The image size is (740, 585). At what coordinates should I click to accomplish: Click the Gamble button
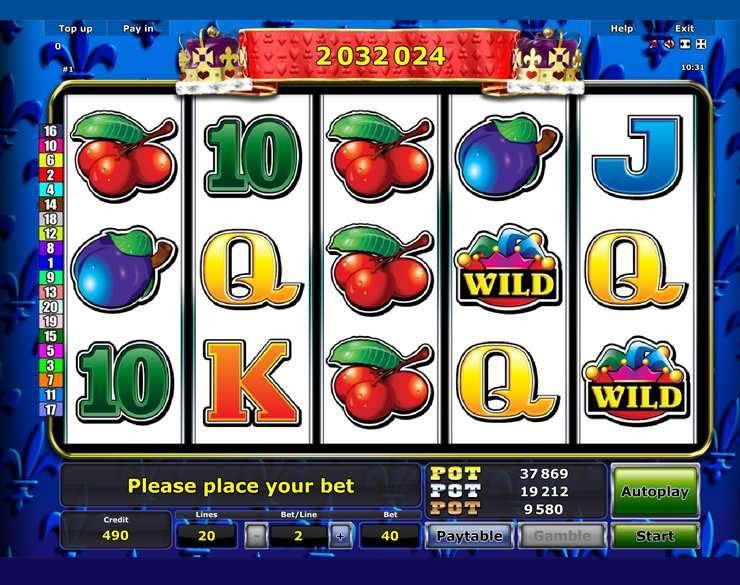561,536
